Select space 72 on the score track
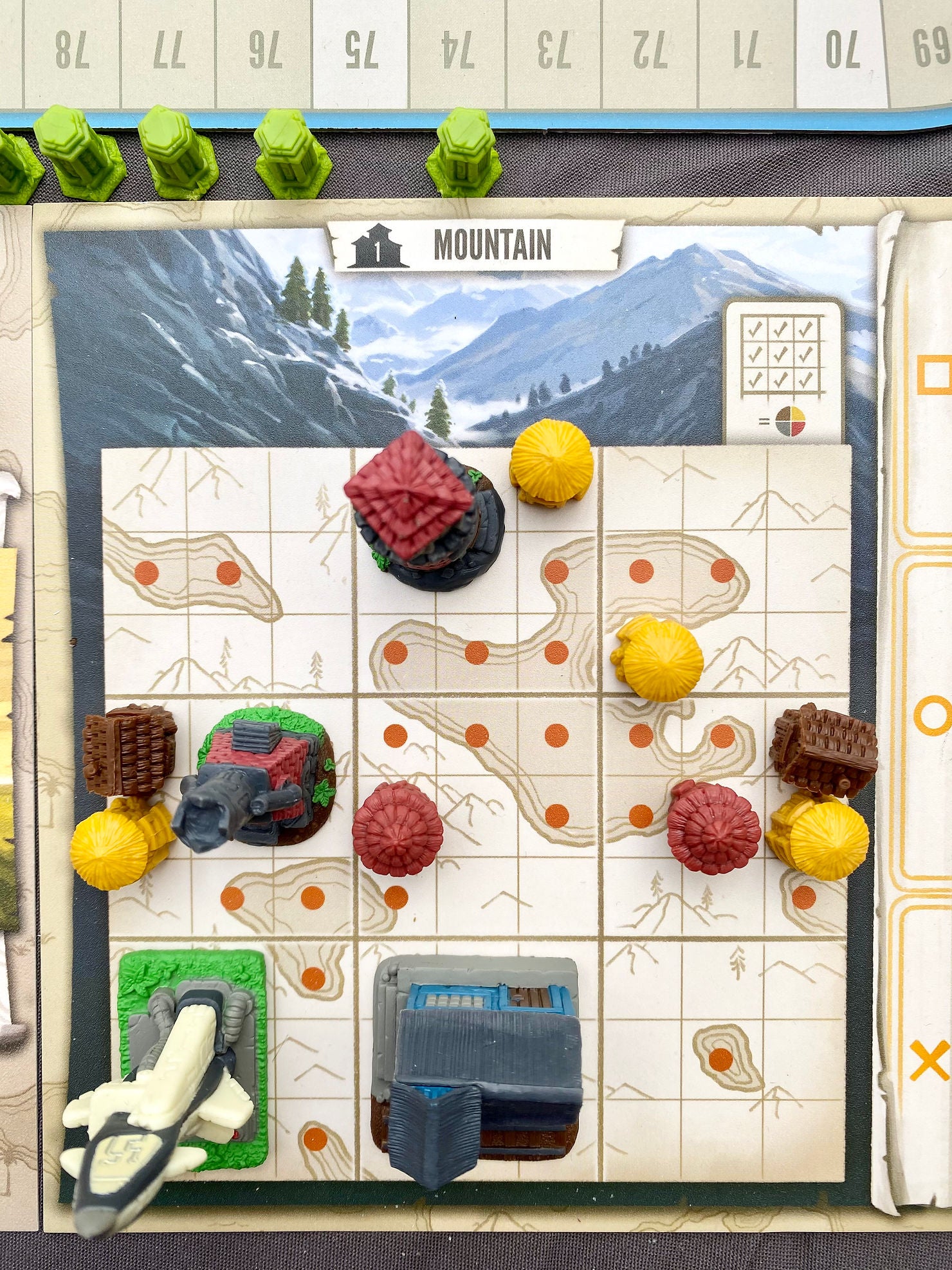The image size is (952, 1270). 650,51
